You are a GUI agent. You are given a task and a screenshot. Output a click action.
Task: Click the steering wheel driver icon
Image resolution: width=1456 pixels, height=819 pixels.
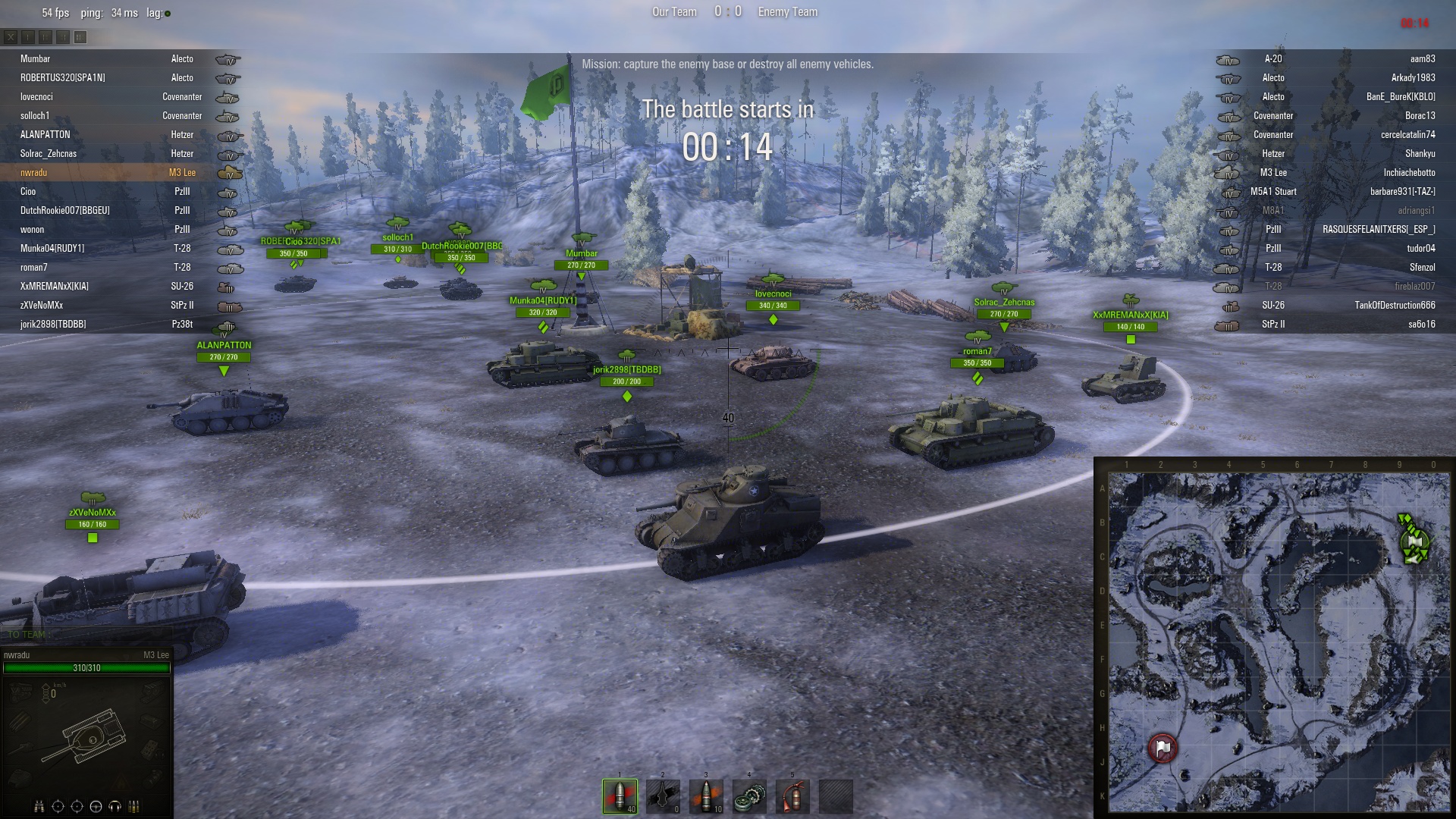pyautogui.click(x=96, y=806)
